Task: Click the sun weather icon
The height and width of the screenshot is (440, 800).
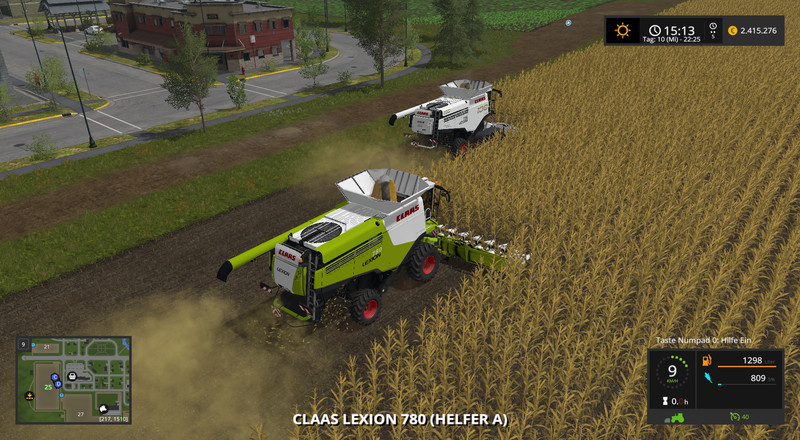Action: tap(623, 31)
